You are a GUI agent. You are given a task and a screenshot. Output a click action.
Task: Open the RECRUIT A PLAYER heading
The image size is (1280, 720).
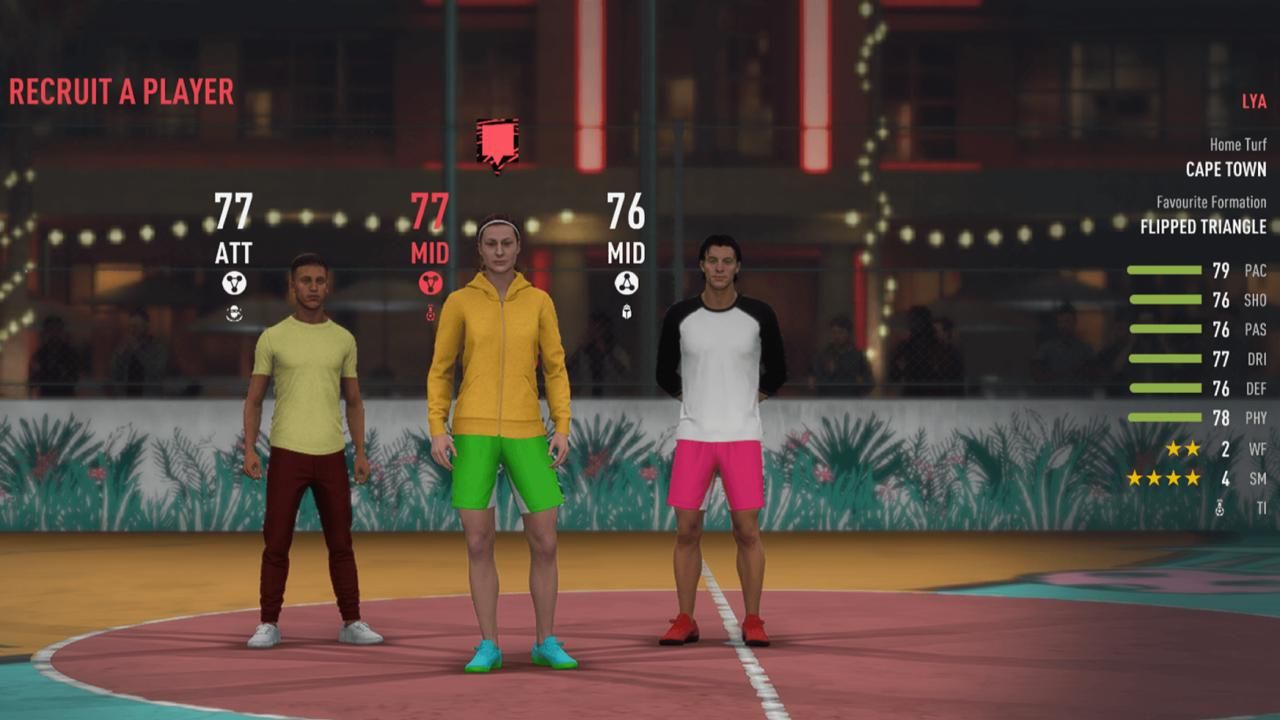pos(120,92)
